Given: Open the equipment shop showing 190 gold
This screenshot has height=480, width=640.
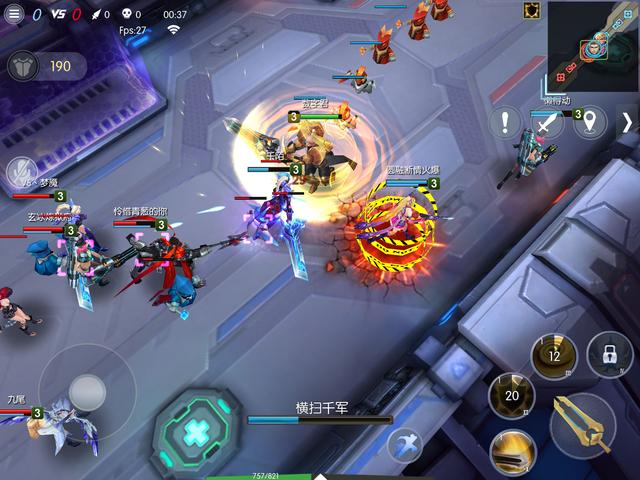Looking at the screenshot, I should click(46, 67).
